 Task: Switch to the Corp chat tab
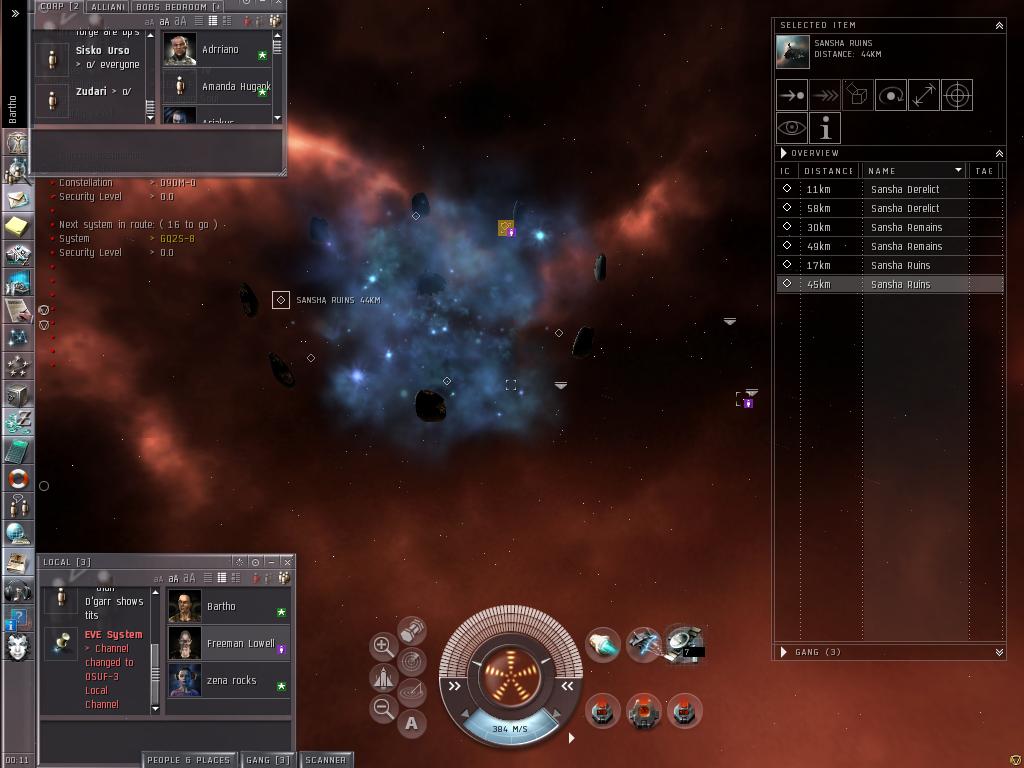click(x=59, y=6)
